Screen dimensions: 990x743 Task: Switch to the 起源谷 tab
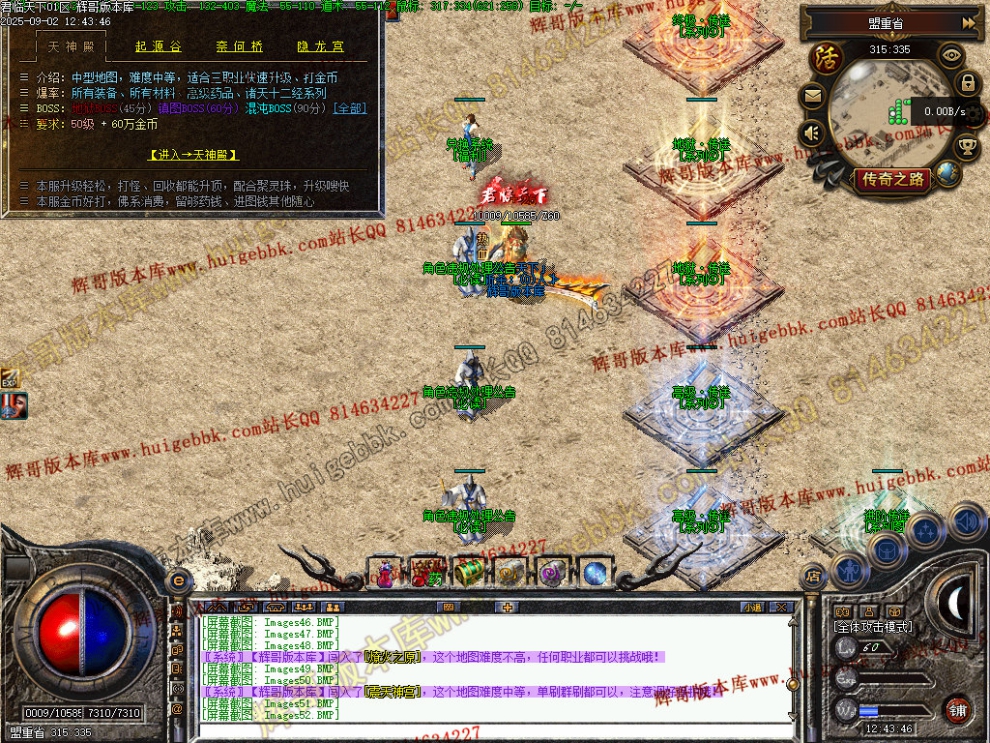click(158, 47)
